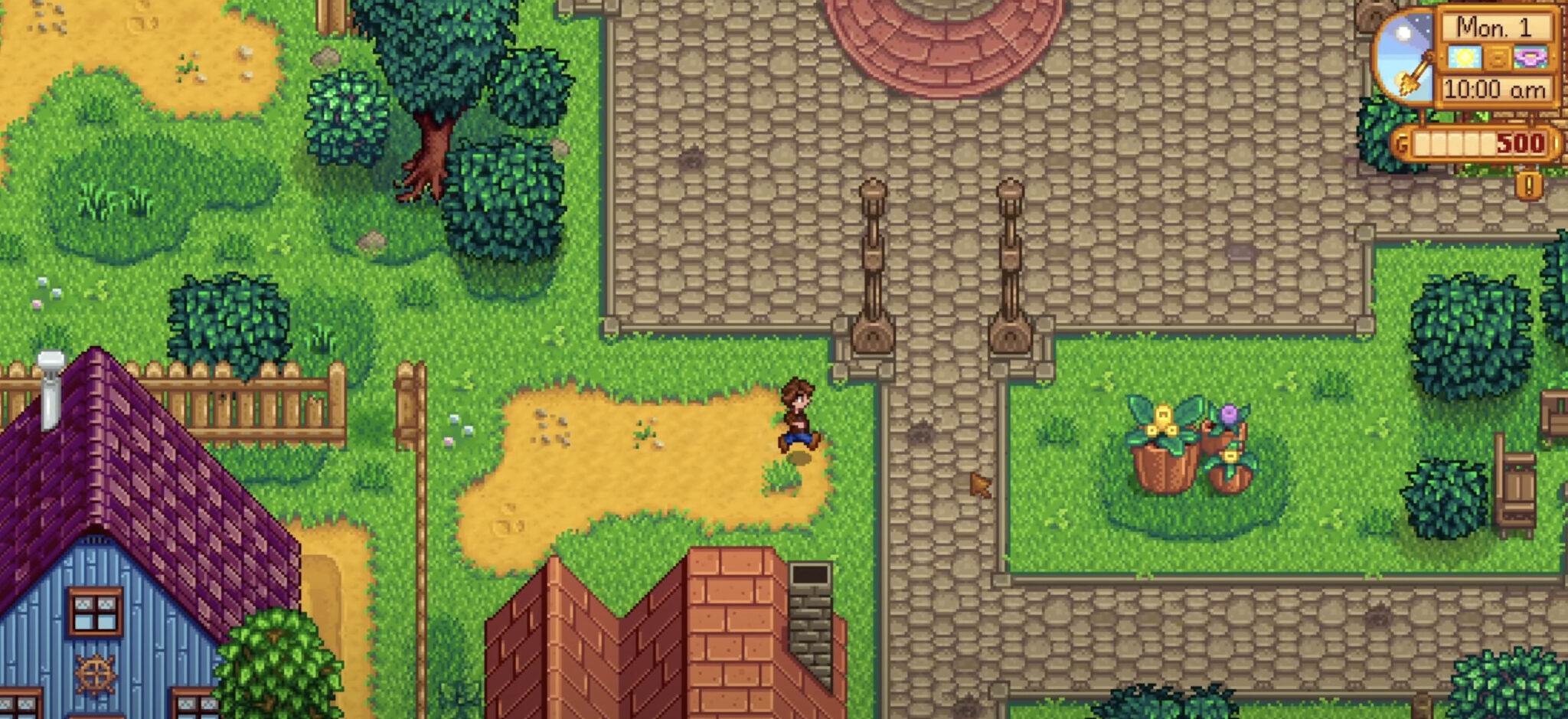
Task: Click the pink flower season icon
Action: click(x=1530, y=57)
